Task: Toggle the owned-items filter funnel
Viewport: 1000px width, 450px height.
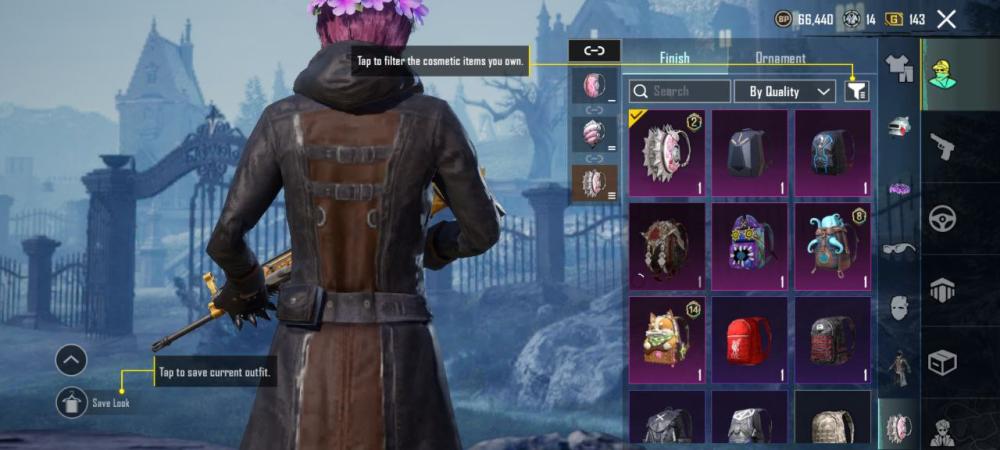Action: 856,91
